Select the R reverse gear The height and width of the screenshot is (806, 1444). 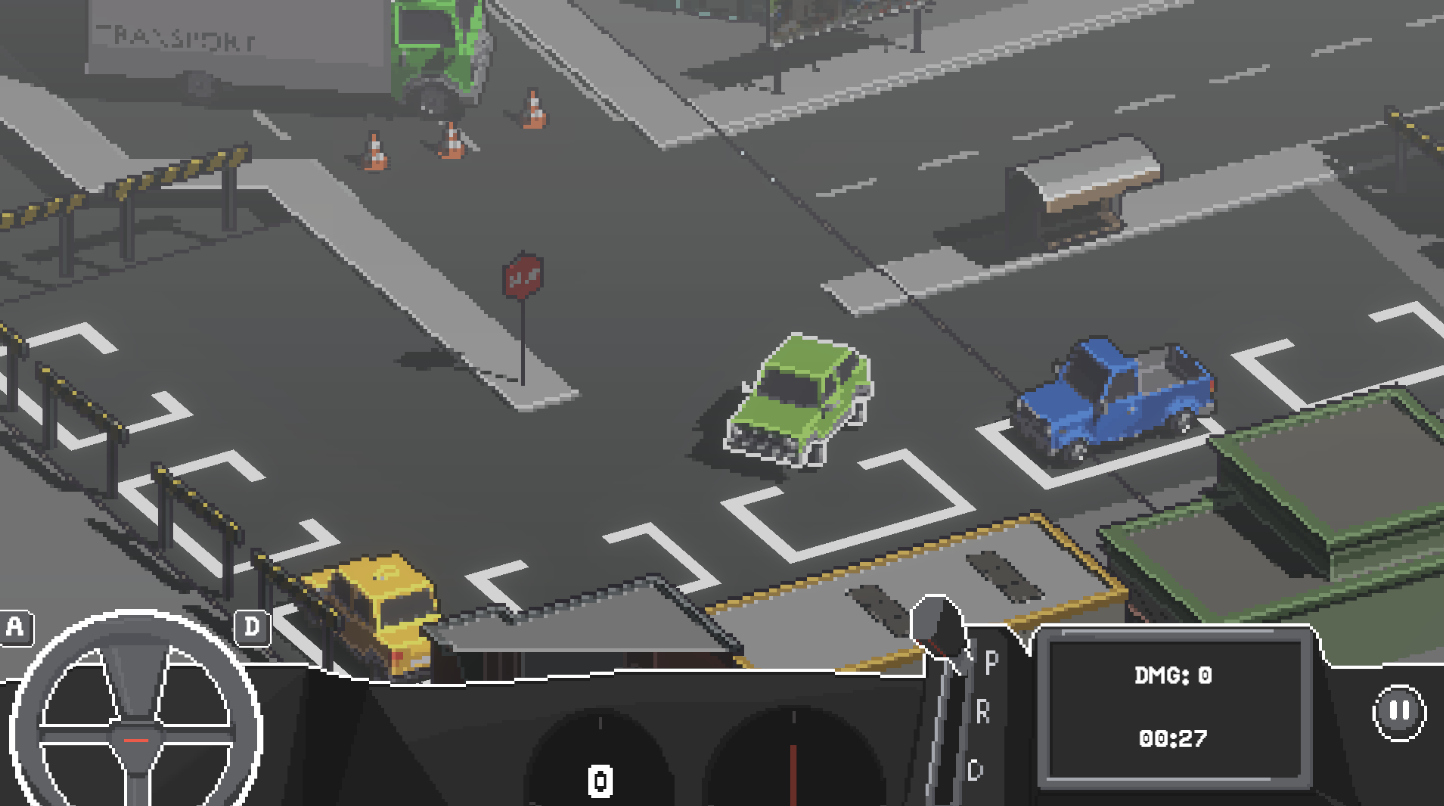pyautogui.click(x=982, y=712)
